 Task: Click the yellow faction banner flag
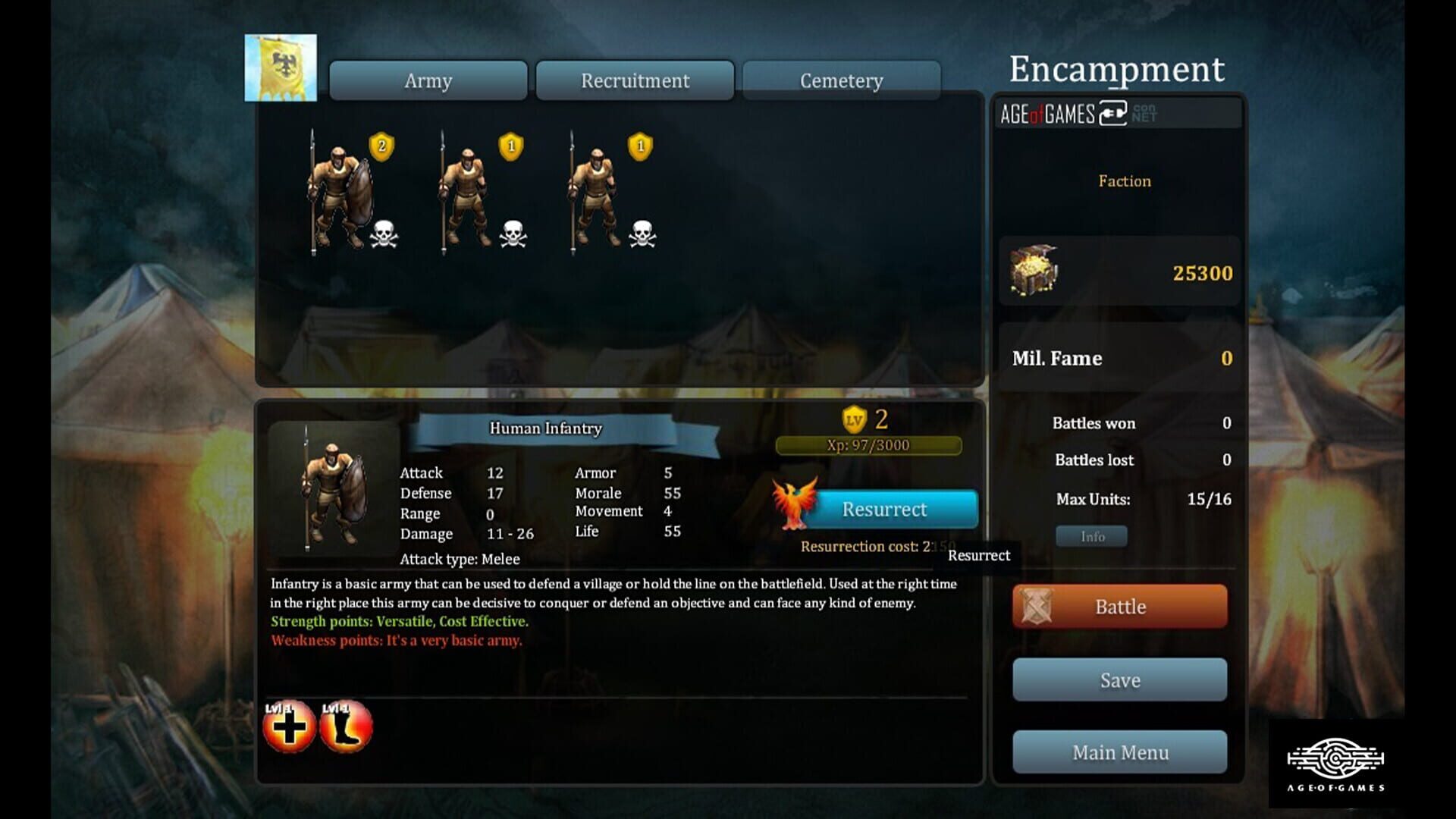281,67
